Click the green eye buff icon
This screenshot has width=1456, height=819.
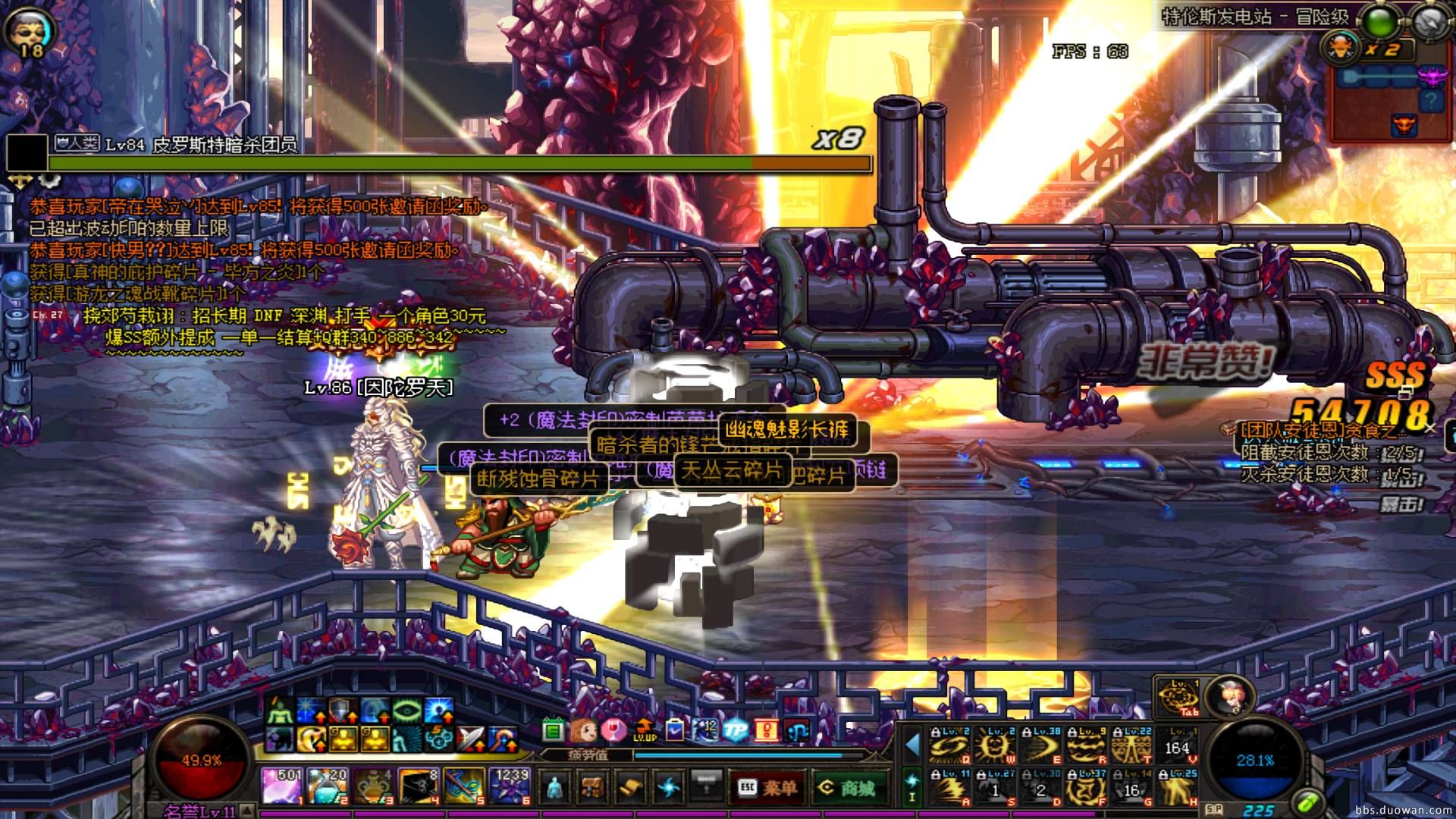406,711
